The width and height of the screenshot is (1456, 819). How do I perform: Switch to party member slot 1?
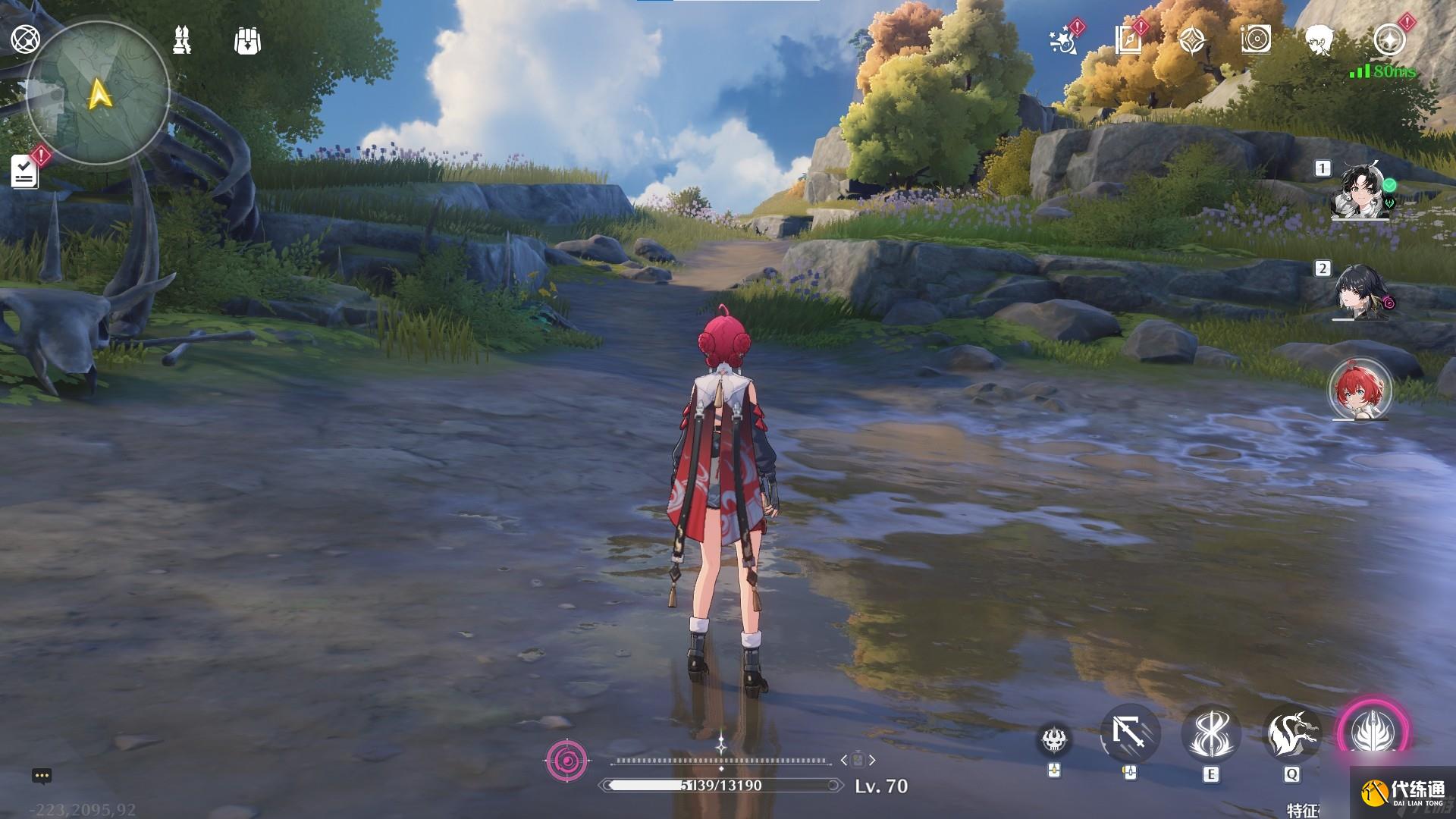point(1361,191)
